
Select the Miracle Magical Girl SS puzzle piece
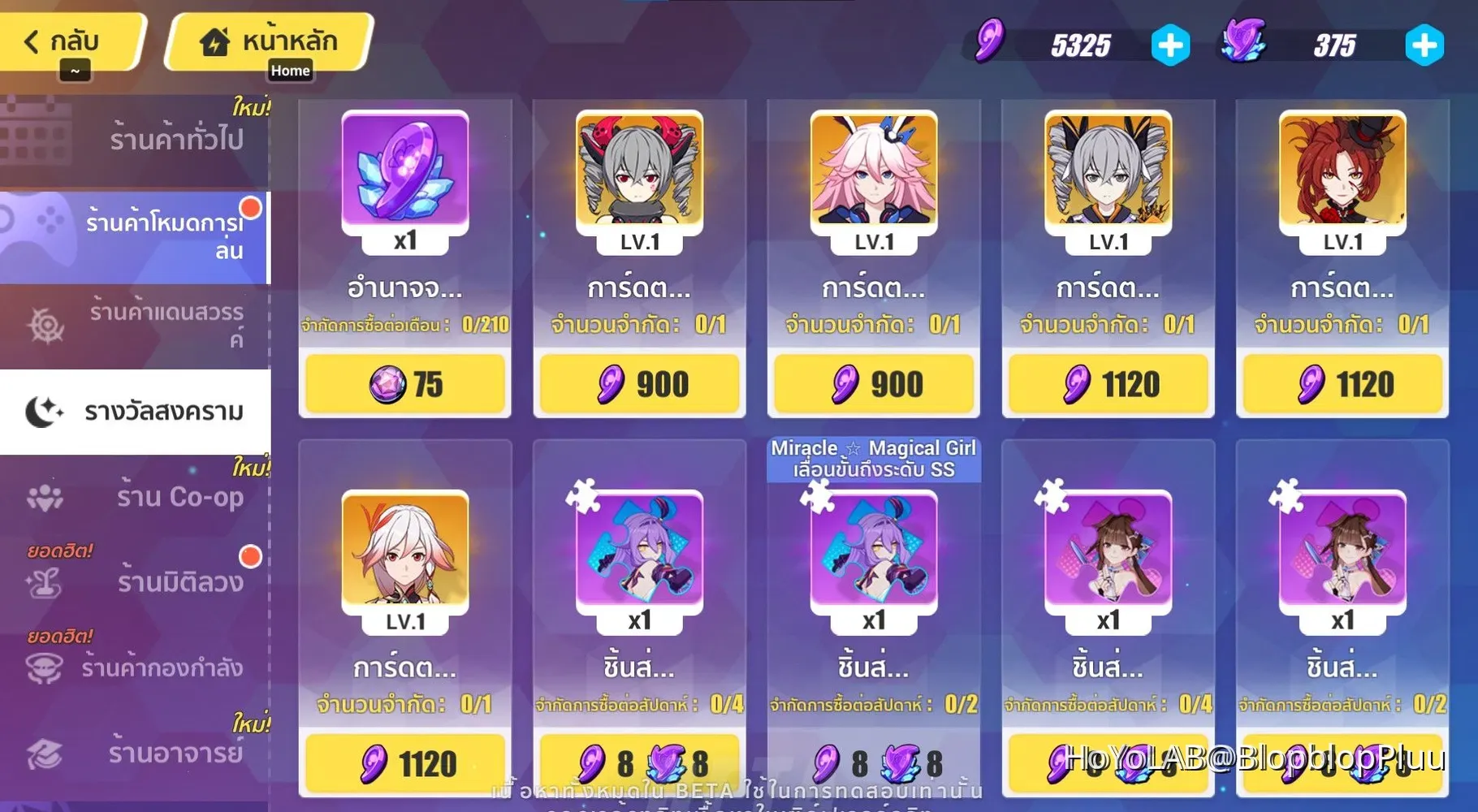[x=873, y=552]
